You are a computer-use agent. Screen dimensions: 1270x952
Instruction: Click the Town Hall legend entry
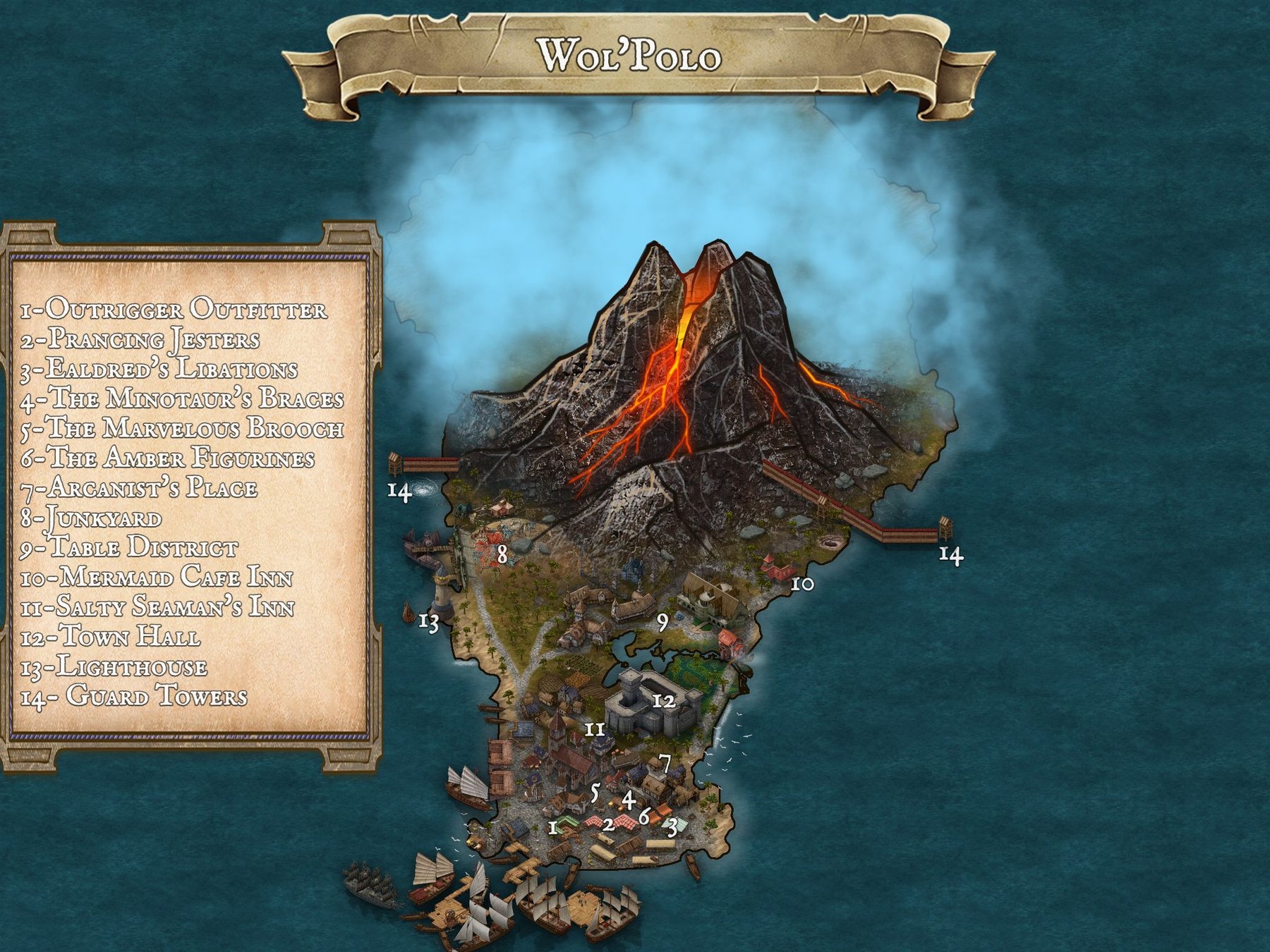click(x=110, y=637)
